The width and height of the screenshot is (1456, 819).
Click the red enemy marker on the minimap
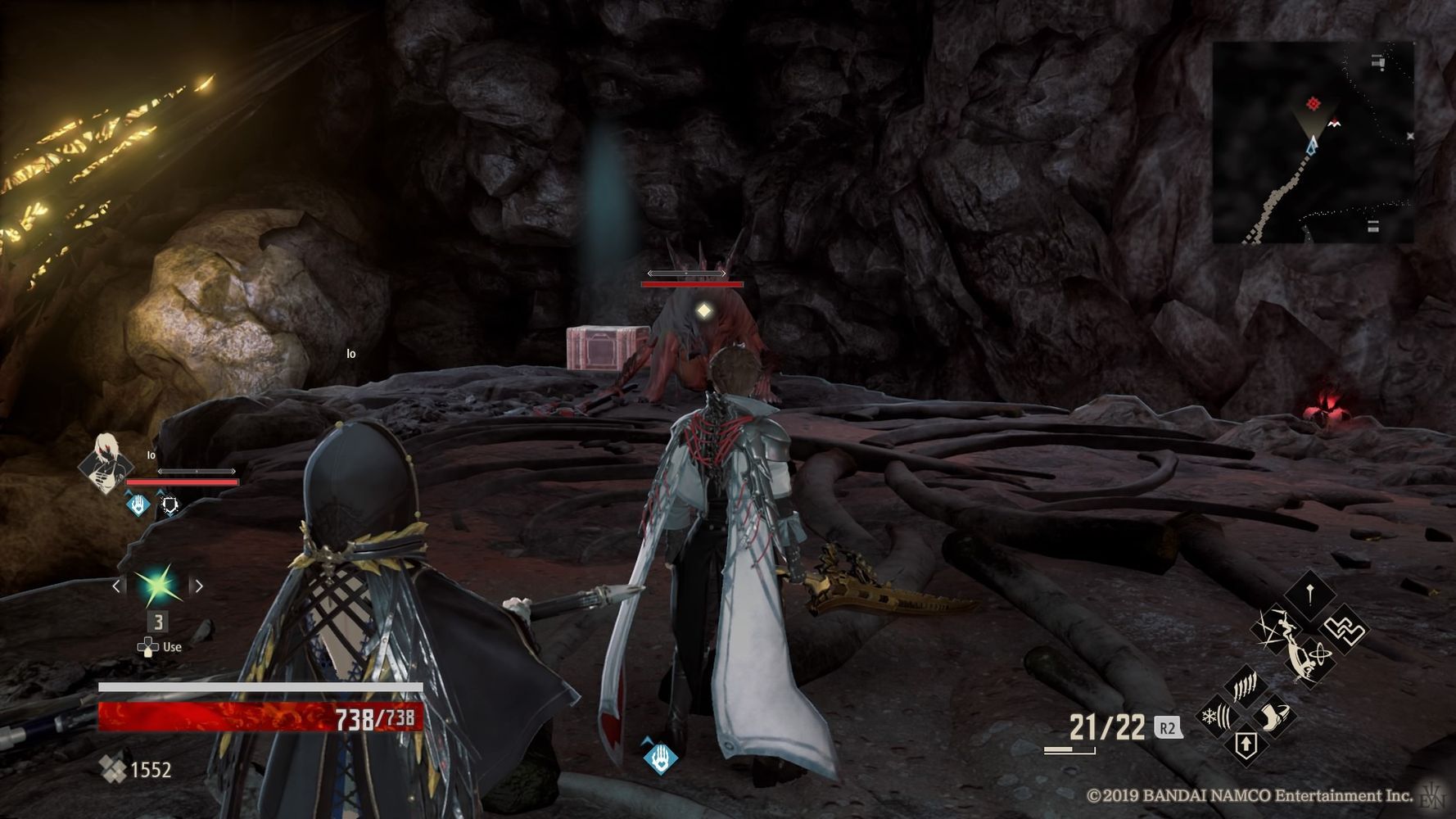1313,103
